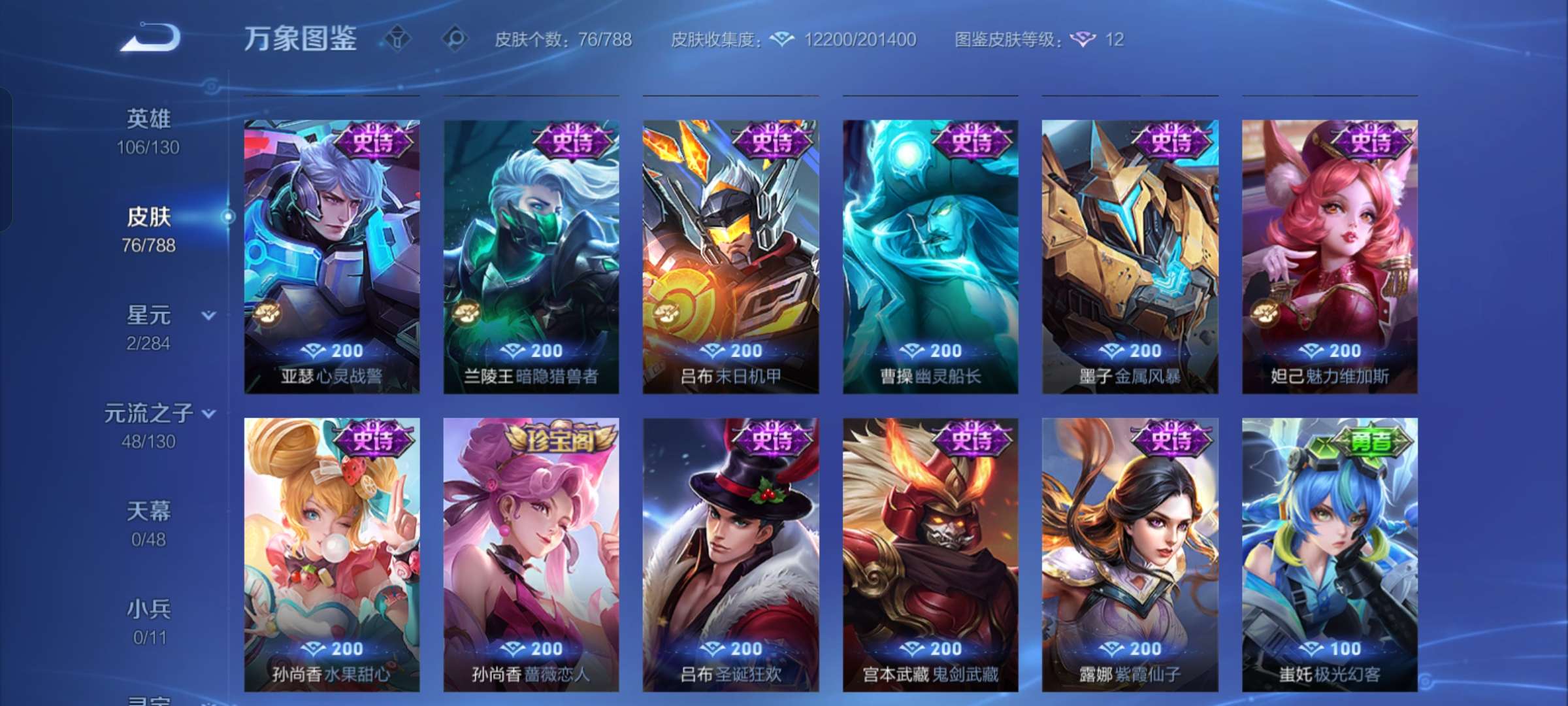Expand the 元流之子 category chevron
Image resolution: width=1568 pixels, height=706 pixels.
208,414
